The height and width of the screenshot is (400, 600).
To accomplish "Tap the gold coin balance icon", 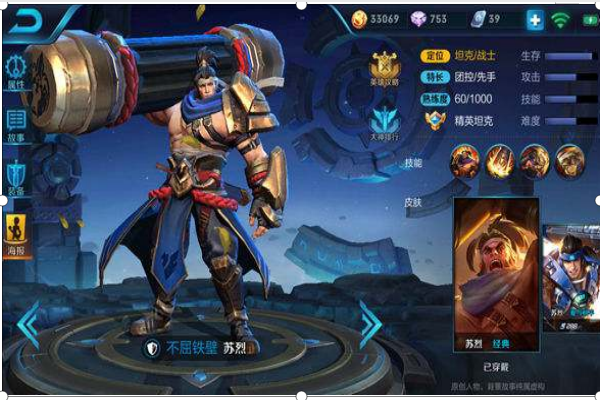I will click(360, 19).
